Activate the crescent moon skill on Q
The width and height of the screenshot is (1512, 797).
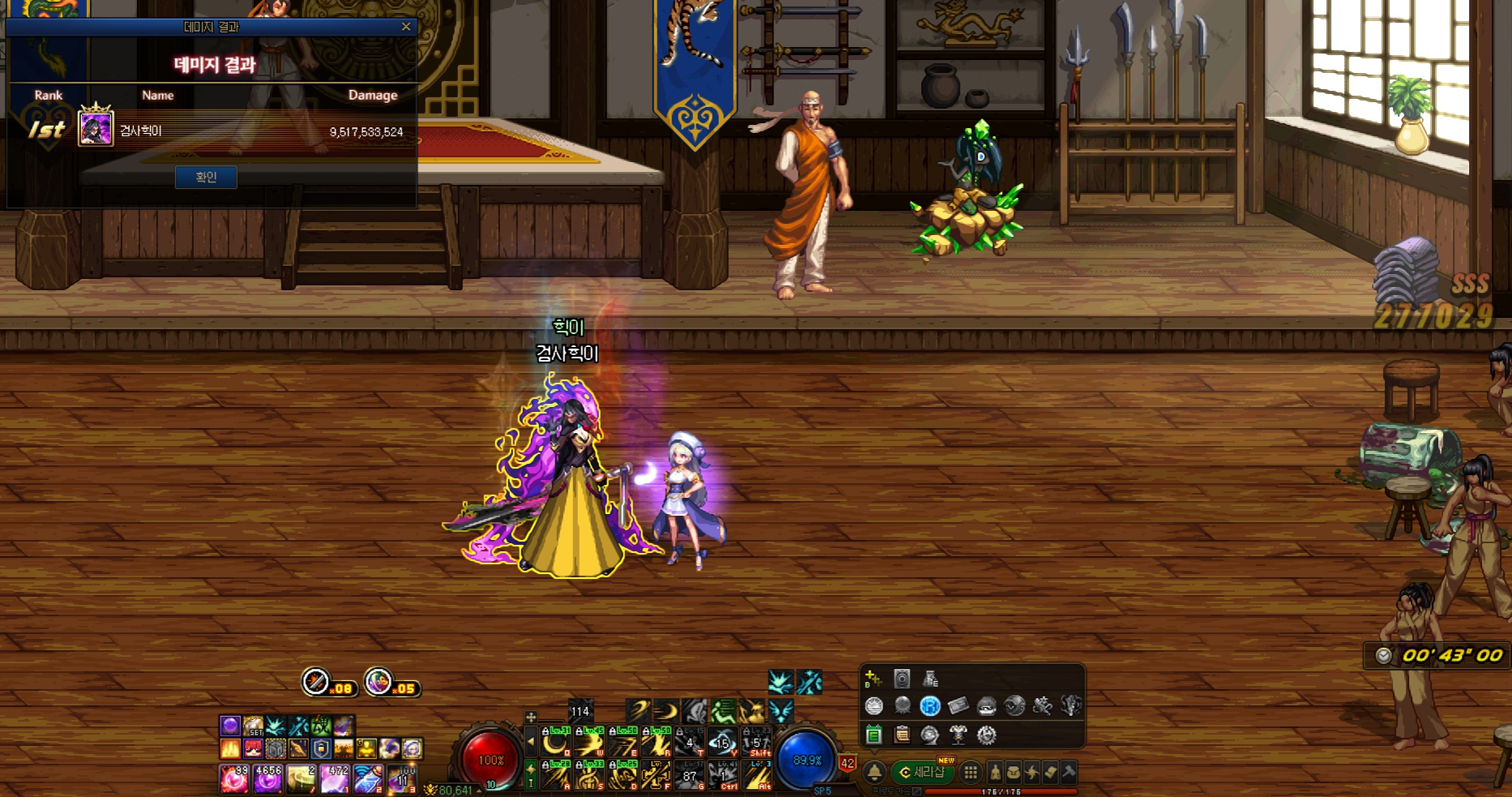point(555,742)
